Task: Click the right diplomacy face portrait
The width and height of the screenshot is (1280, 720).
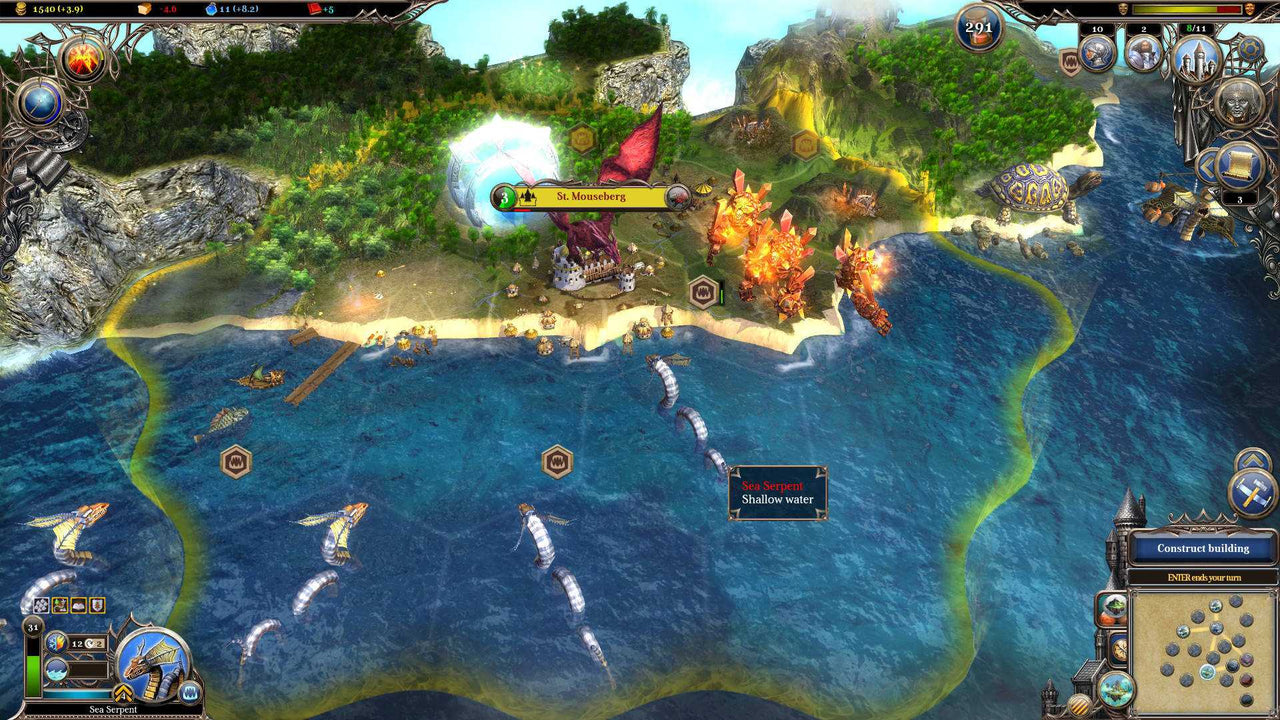Action: point(1250,9)
